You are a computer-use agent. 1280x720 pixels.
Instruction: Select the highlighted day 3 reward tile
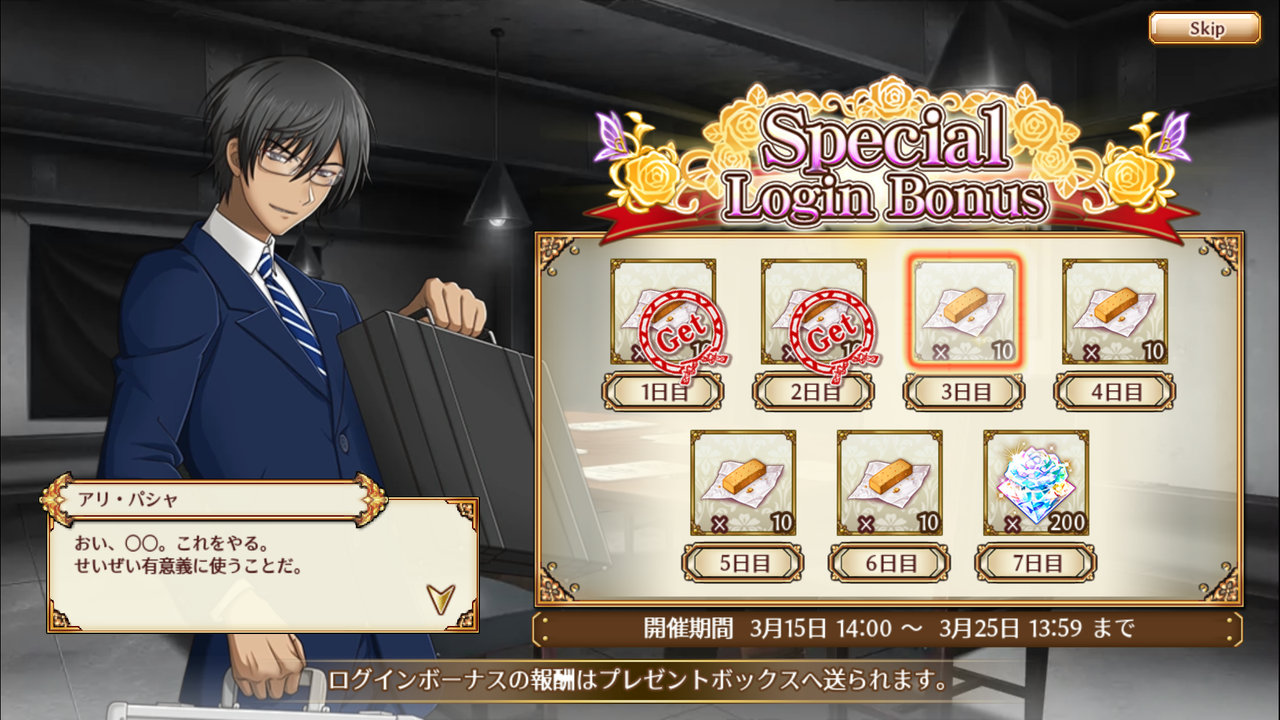tap(964, 311)
